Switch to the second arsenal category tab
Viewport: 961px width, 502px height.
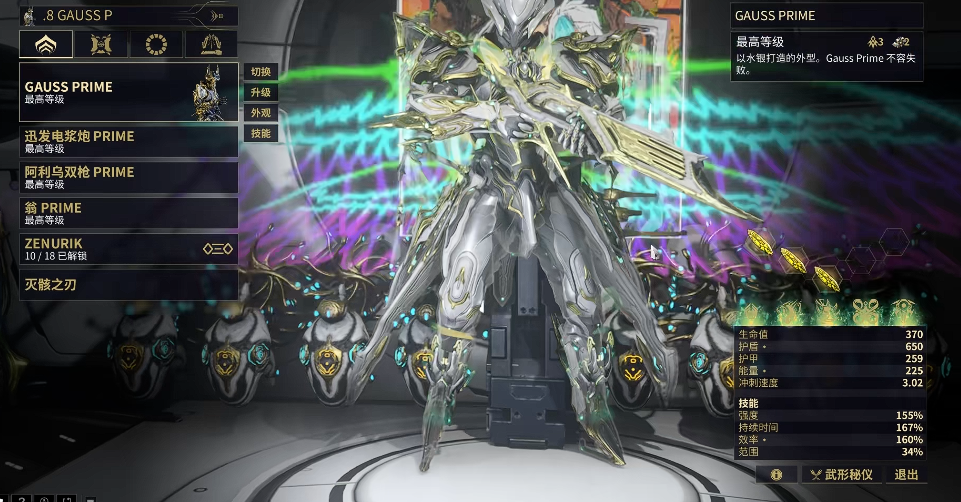[x=101, y=44]
